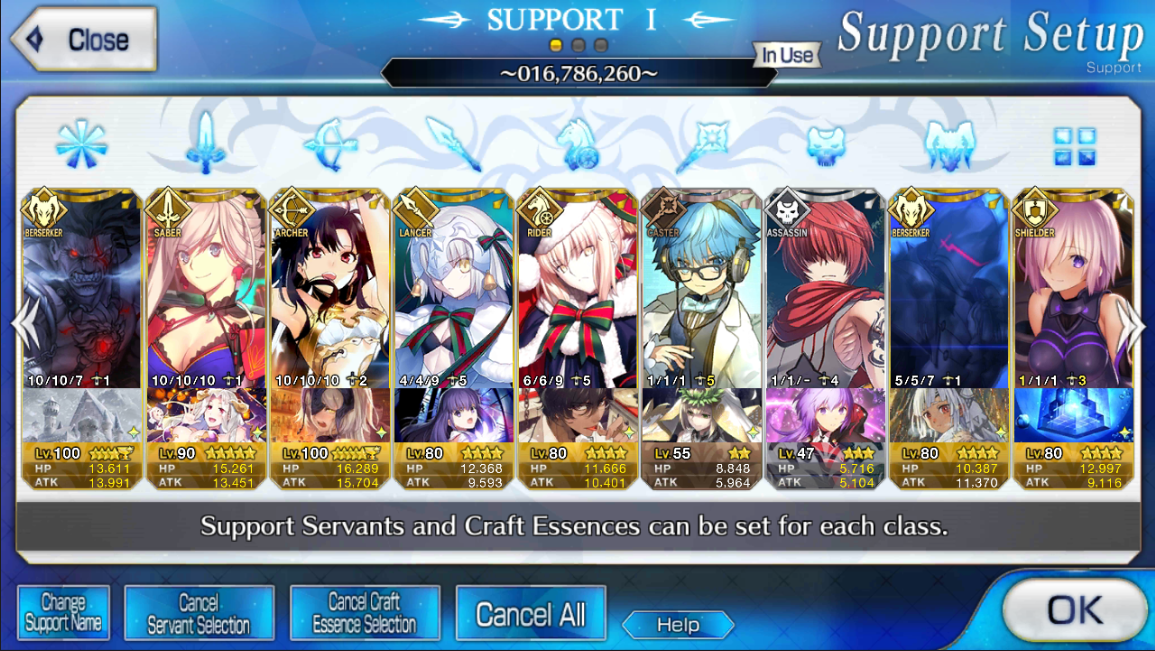Screen dimensions: 1155x651
Task: Select the Shielder support servant card
Action: 1073,290
